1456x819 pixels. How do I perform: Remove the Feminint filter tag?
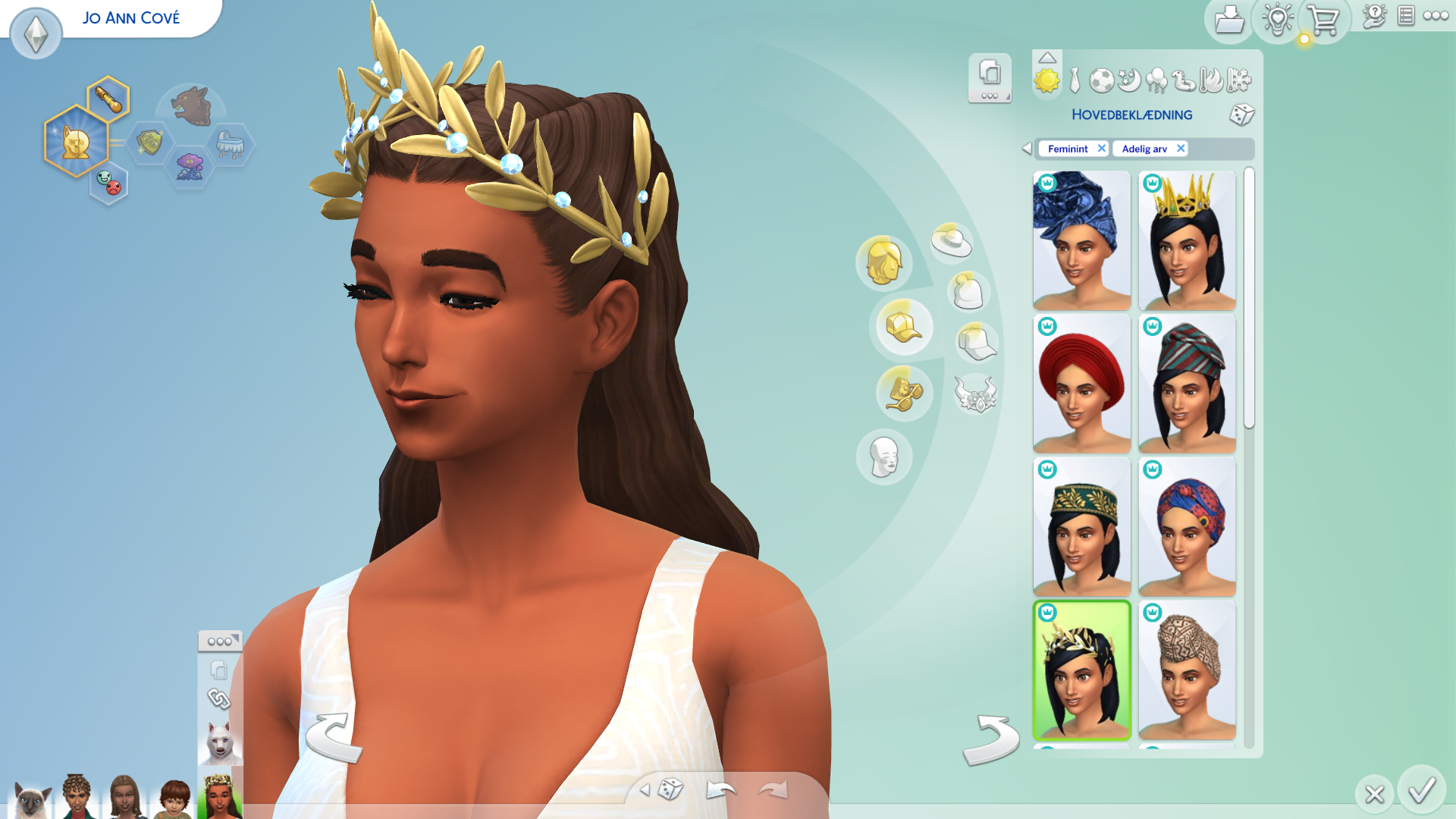(x=1101, y=149)
